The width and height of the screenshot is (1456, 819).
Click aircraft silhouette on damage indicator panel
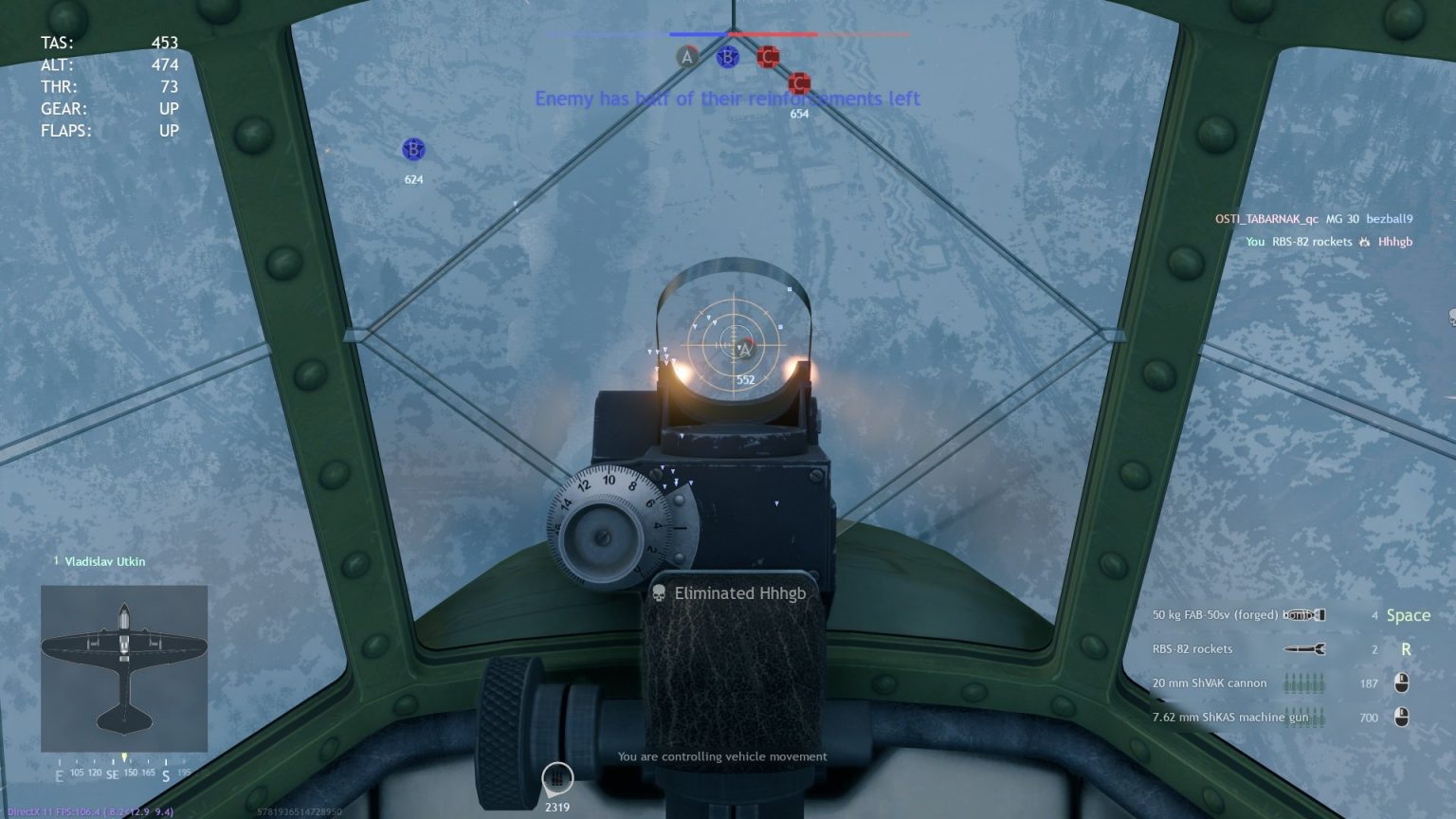(x=124, y=664)
